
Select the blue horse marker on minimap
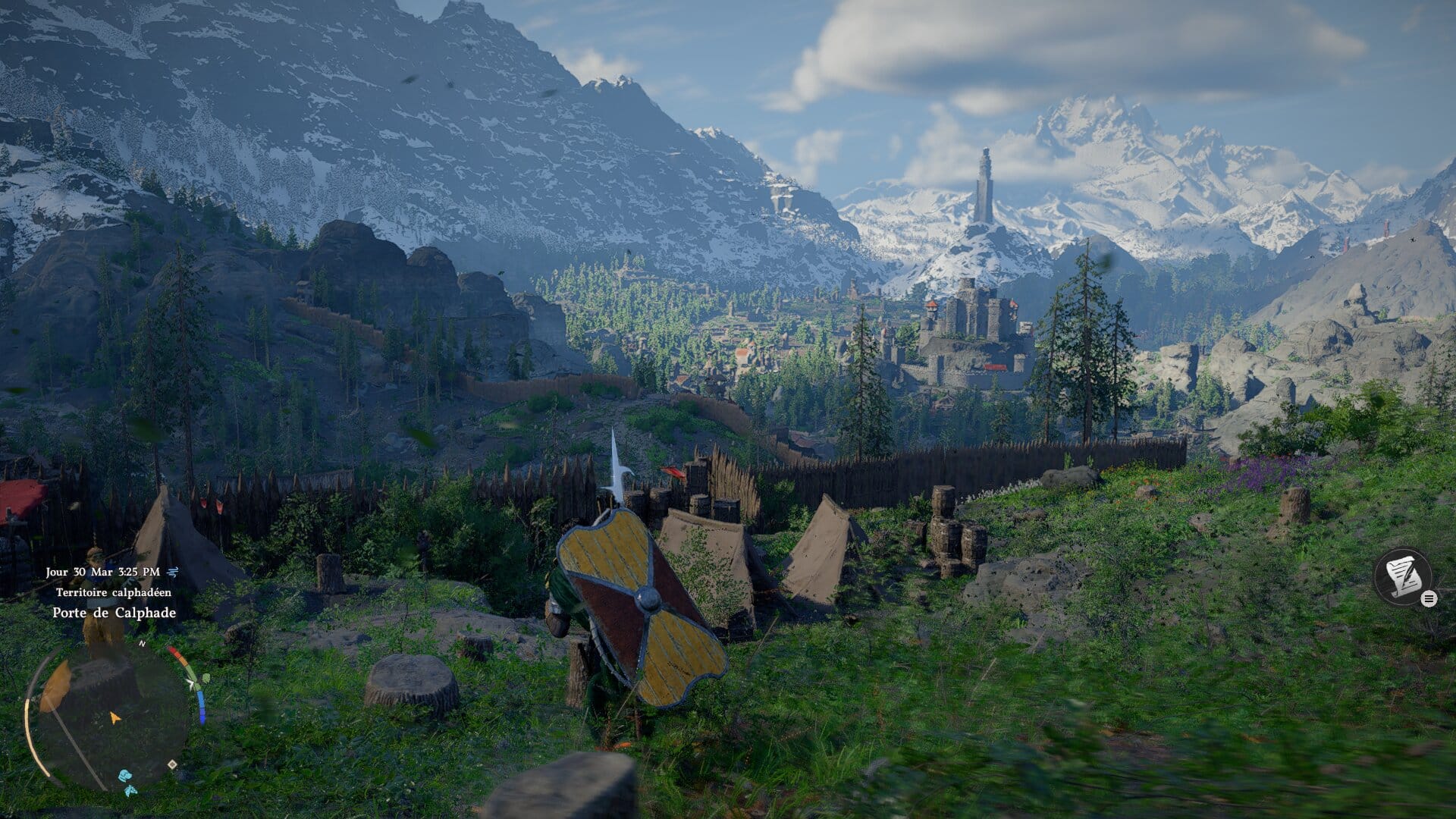(x=131, y=790)
